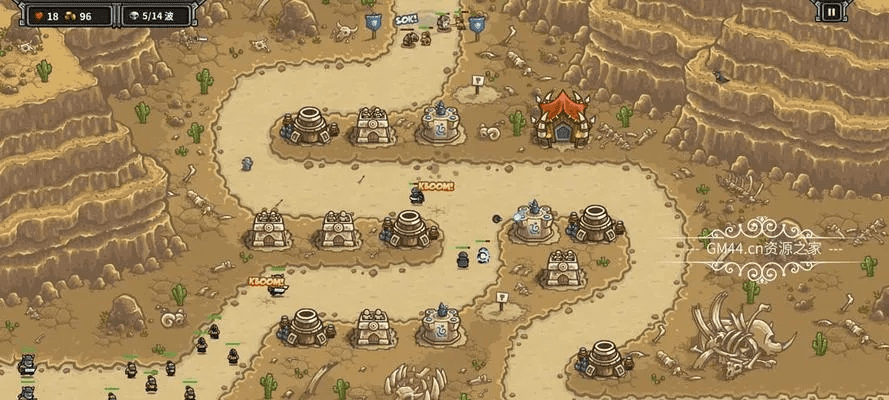Select the empty build plot at the lower path bend
This screenshot has width=889, height=400.
502,306
